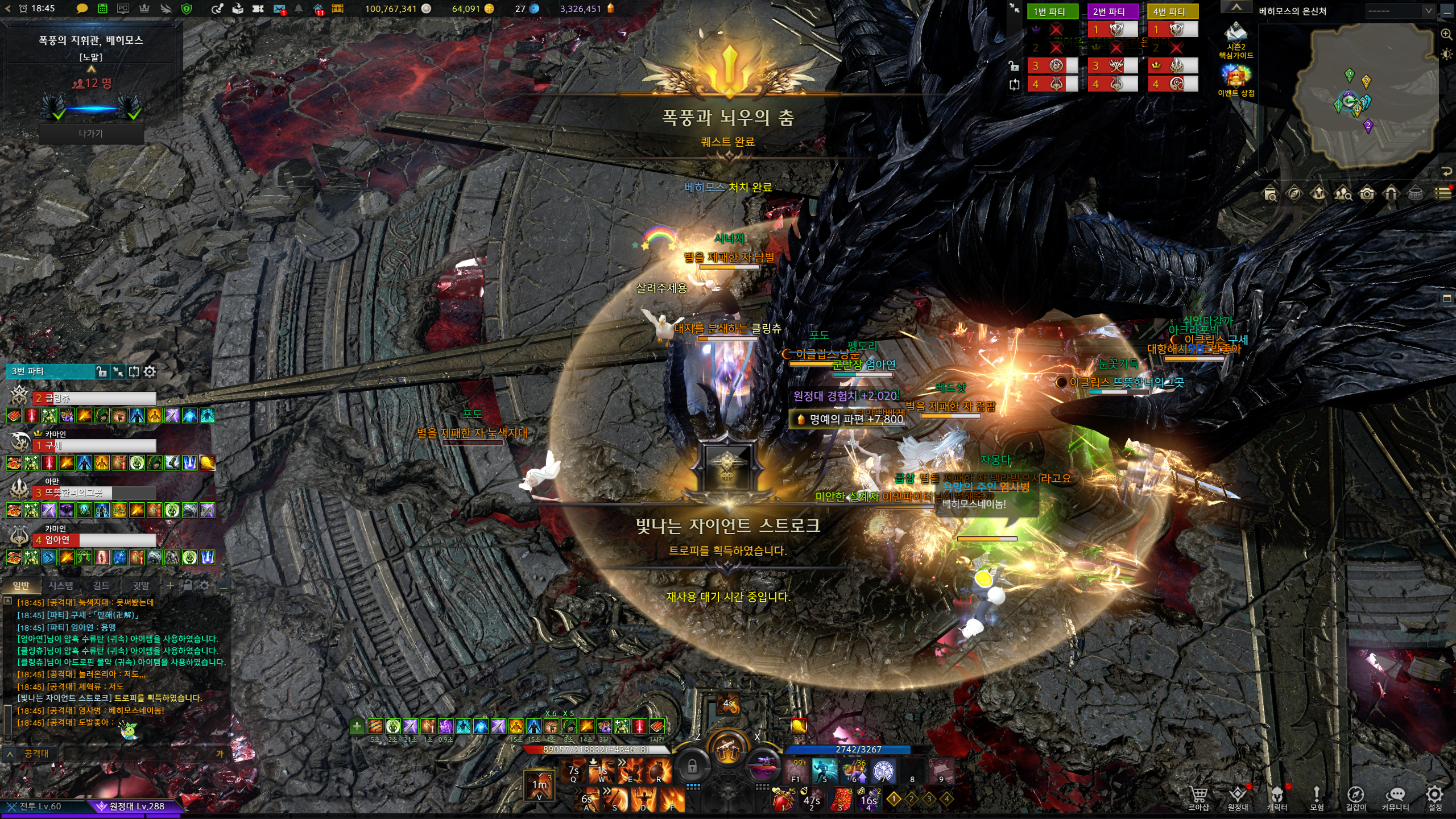The image size is (1456, 819).
Task: Open the 설정 (Settings) menu
Action: (x=1434, y=796)
